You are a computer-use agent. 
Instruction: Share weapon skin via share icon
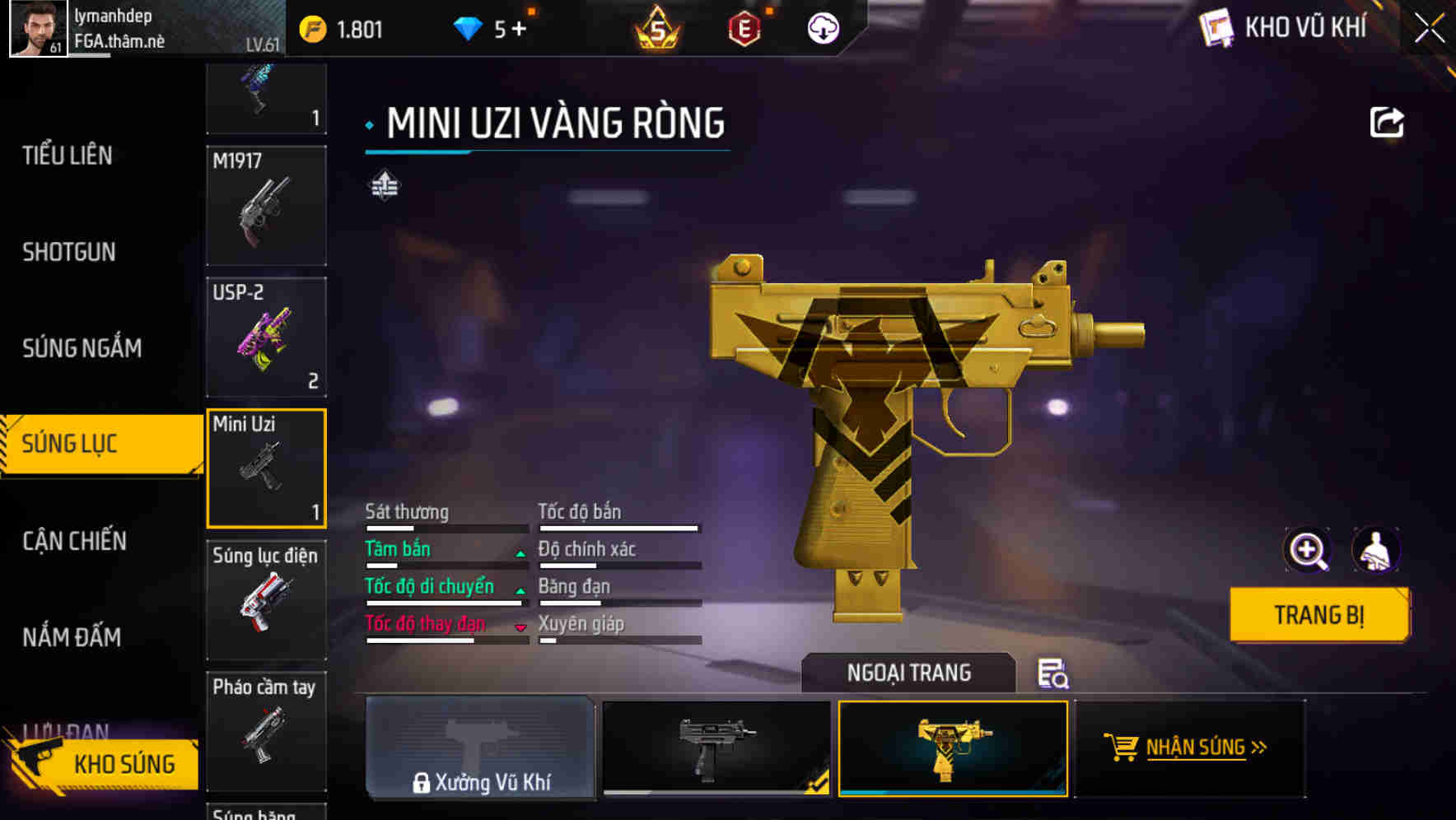(1386, 123)
